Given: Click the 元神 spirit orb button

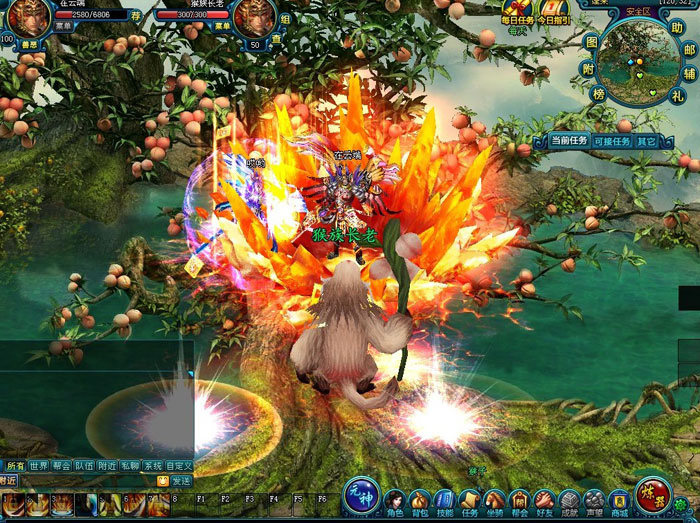Looking at the screenshot, I should 360,495.
